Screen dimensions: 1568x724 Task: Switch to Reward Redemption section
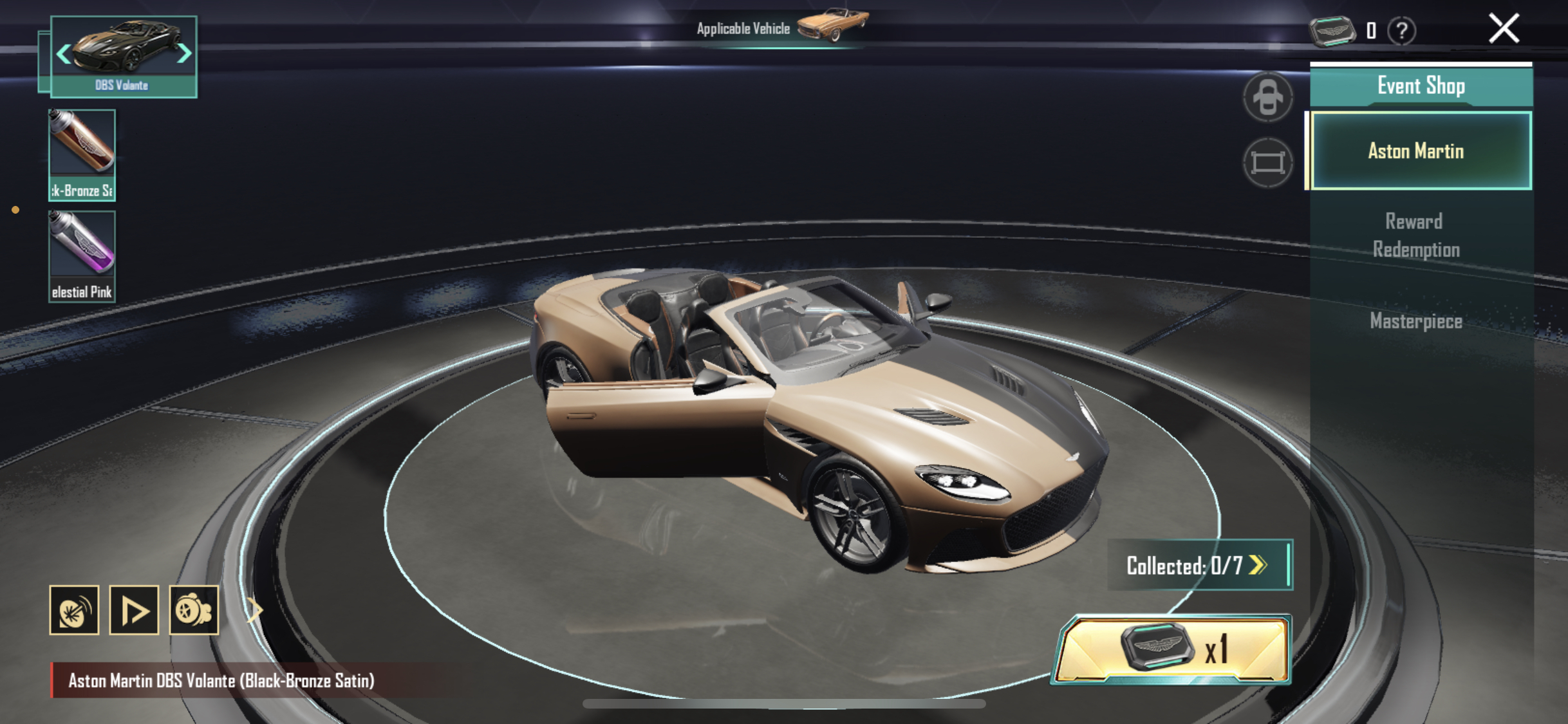(1416, 235)
